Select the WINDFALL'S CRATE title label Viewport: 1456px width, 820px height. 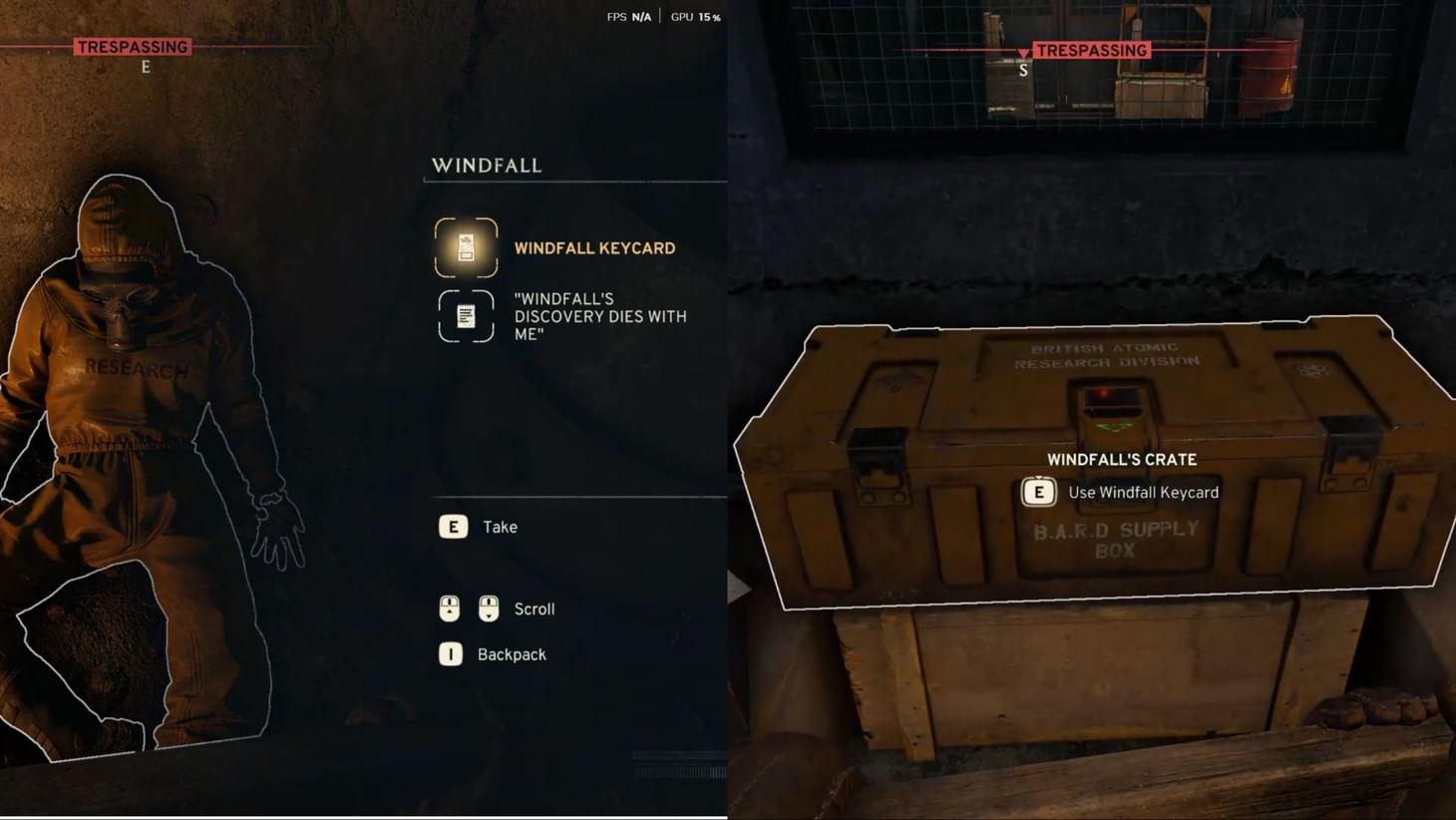1121,460
